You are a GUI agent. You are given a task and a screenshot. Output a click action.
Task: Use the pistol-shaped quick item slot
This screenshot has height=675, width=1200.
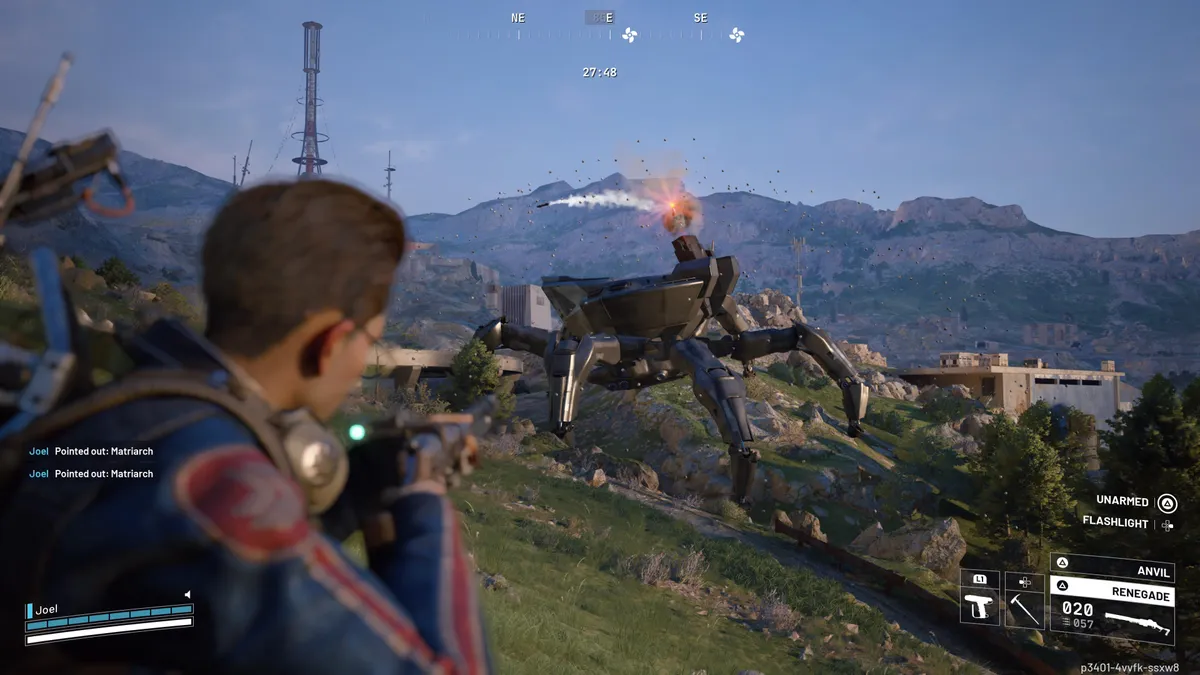click(x=980, y=606)
